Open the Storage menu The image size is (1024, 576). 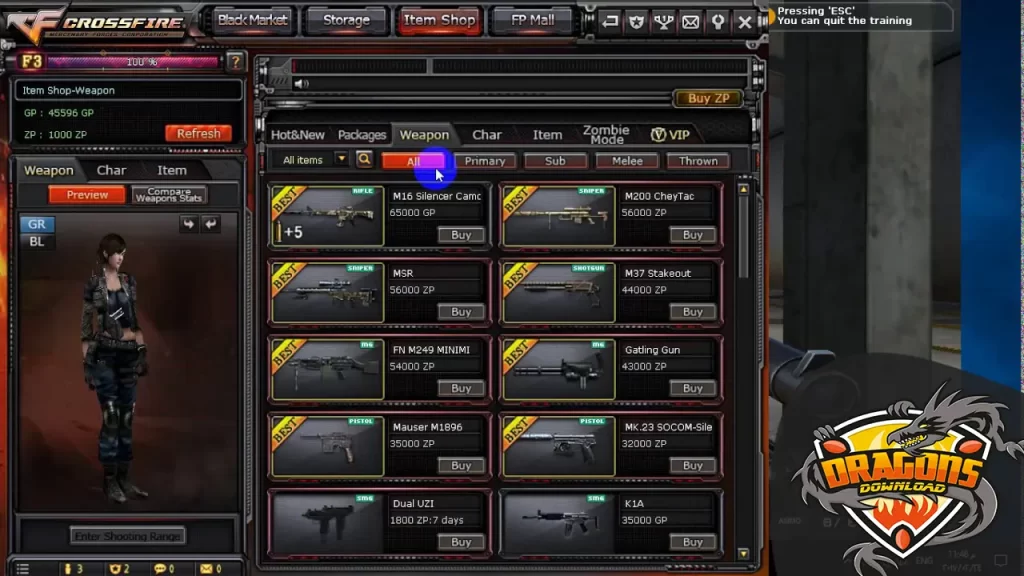point(345,20)
